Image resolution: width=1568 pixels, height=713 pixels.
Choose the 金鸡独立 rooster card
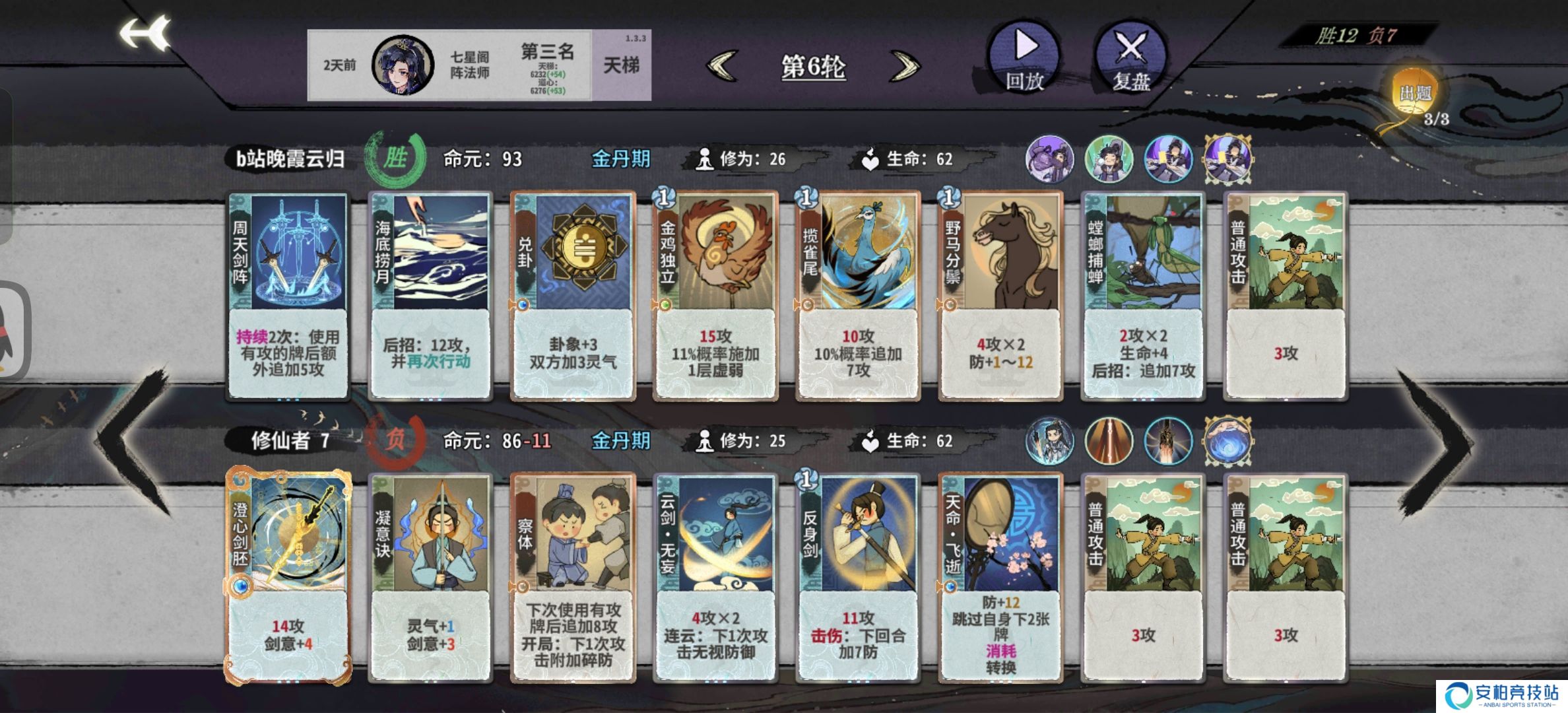click(715, 296)
